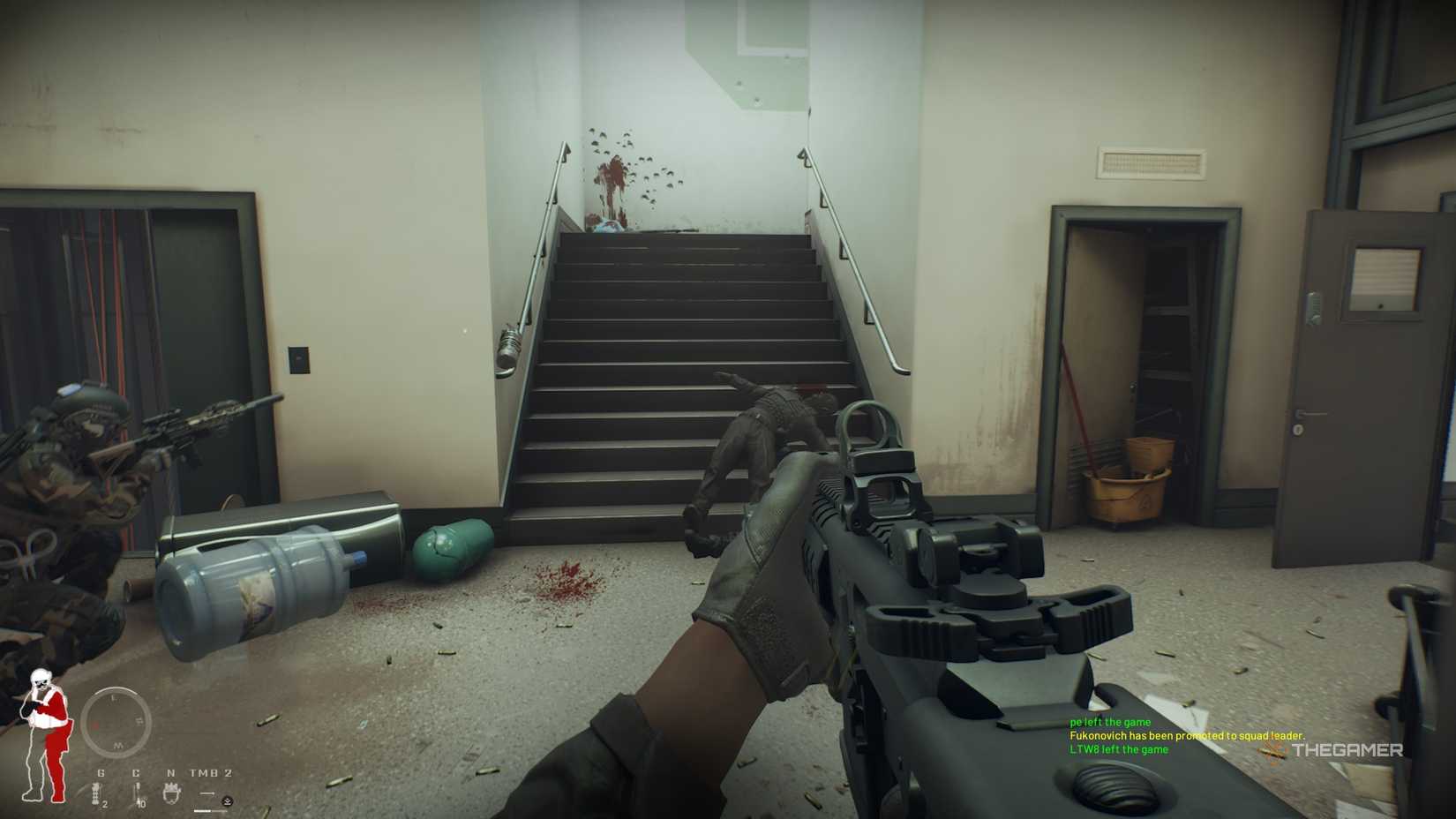Select the G grenade slot icon
This screenshot has height=819, width=1456.
[x=95, y=793]
